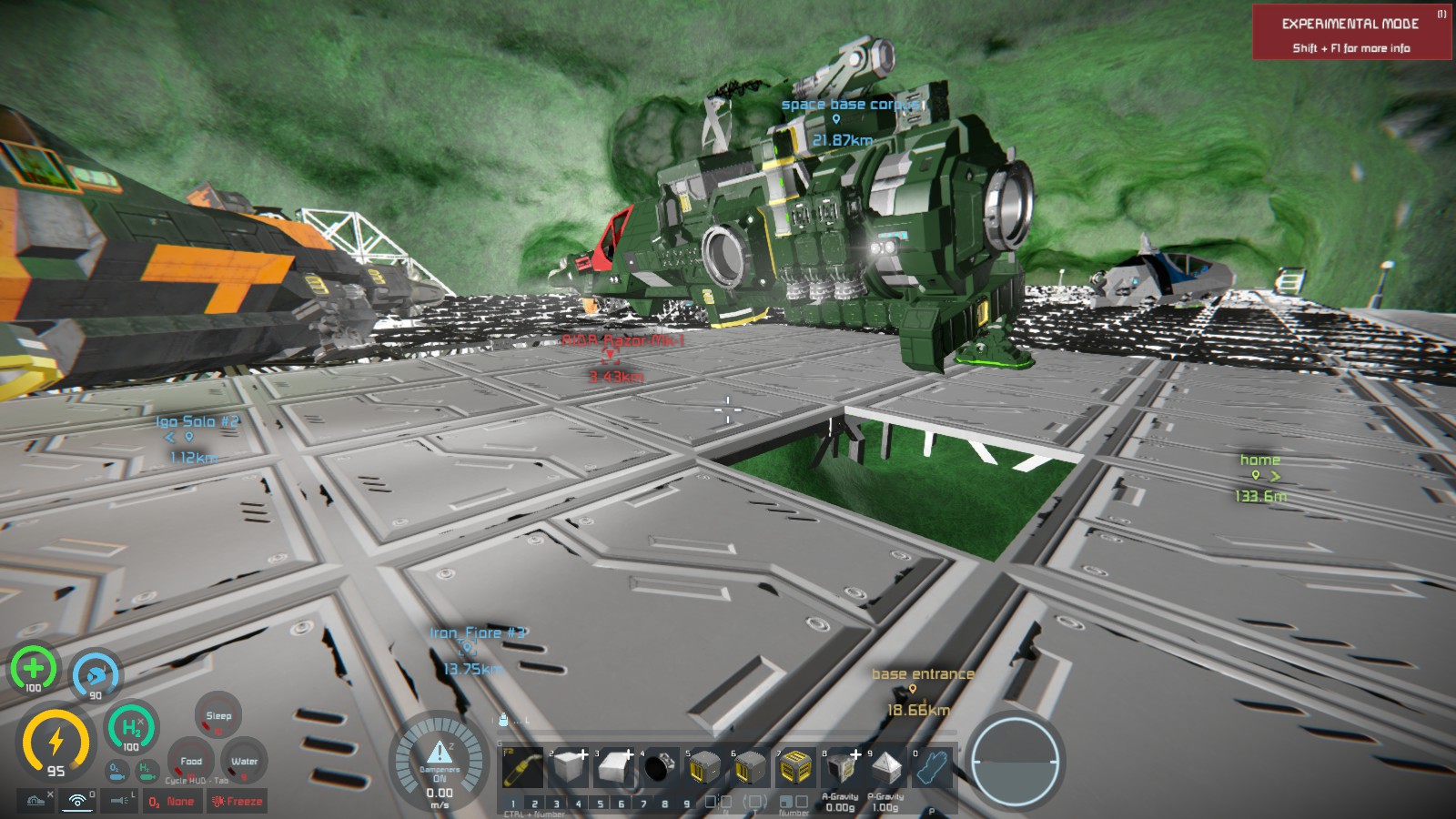Select the blue glove hand slot
The image size is (1456, 819).
tap(932, 769)
